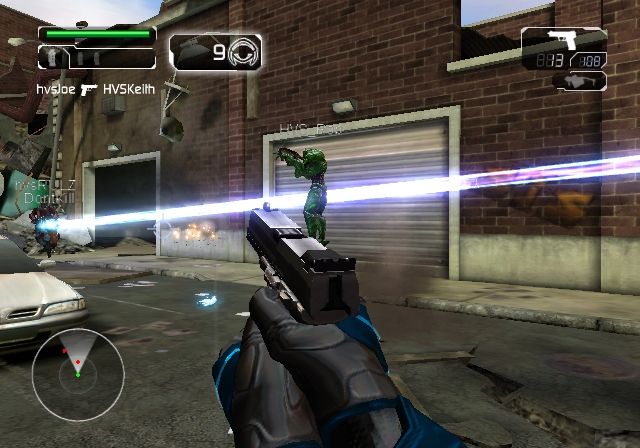The height and width of the screenshot is (448, 640).
Task: Select the equipped pistol weapon icon
Action: pyautogui.click(x=561, y=41)
